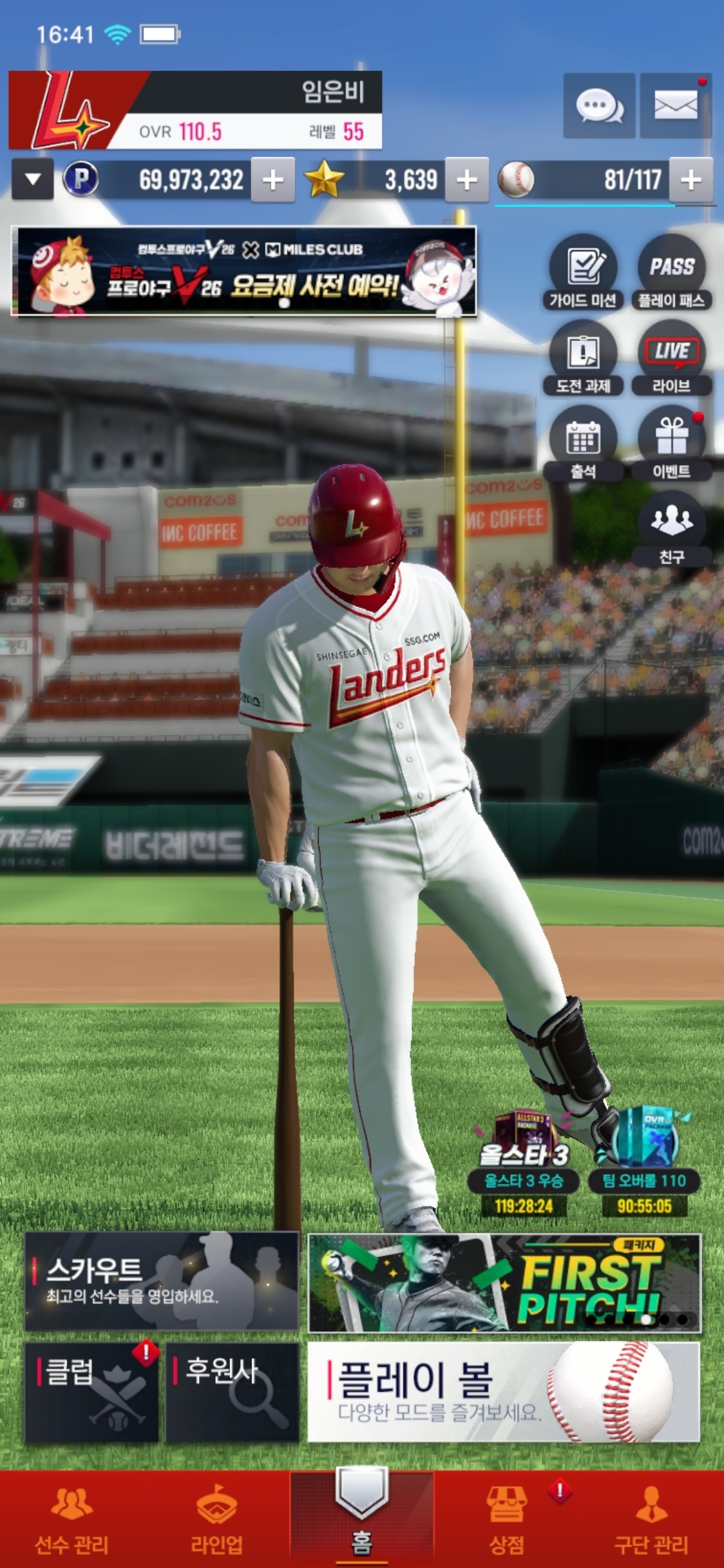This screenshot has width=724, height=1568.
Task: Add more baseballs with the plus button
Action: [x=690, y=180]
